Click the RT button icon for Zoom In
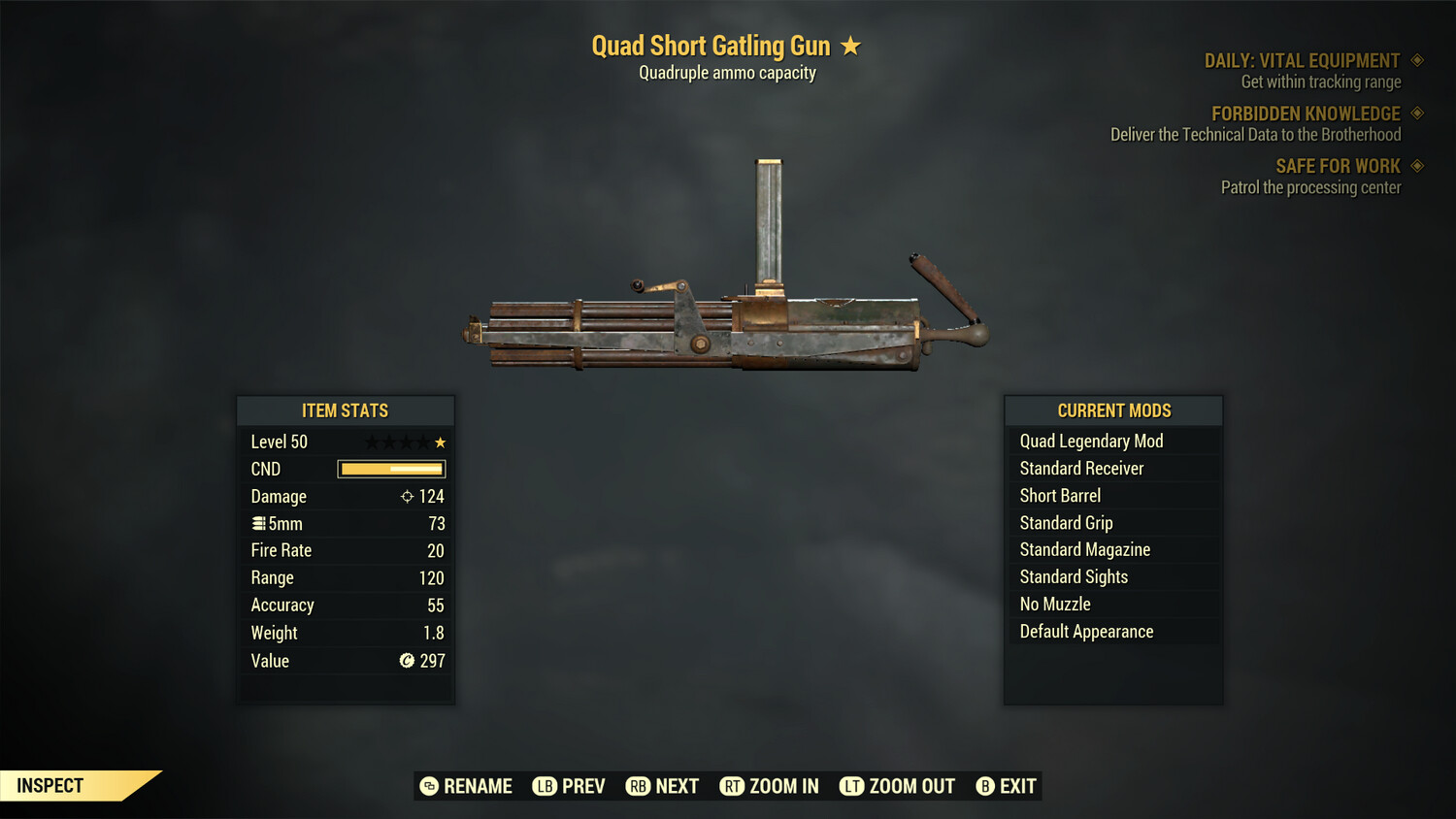 [734, 786]
